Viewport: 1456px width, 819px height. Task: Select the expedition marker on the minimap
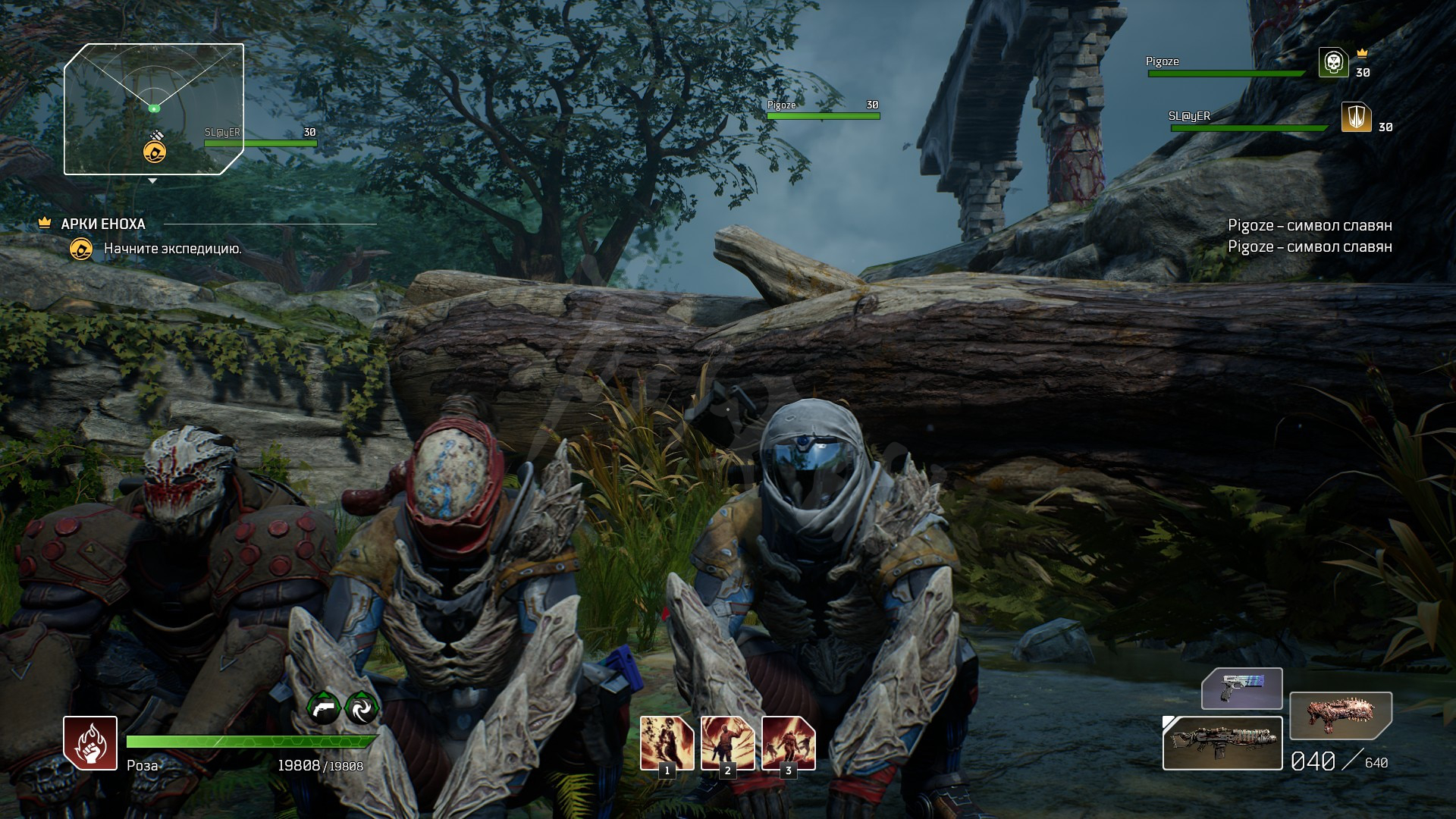[155, 152]
